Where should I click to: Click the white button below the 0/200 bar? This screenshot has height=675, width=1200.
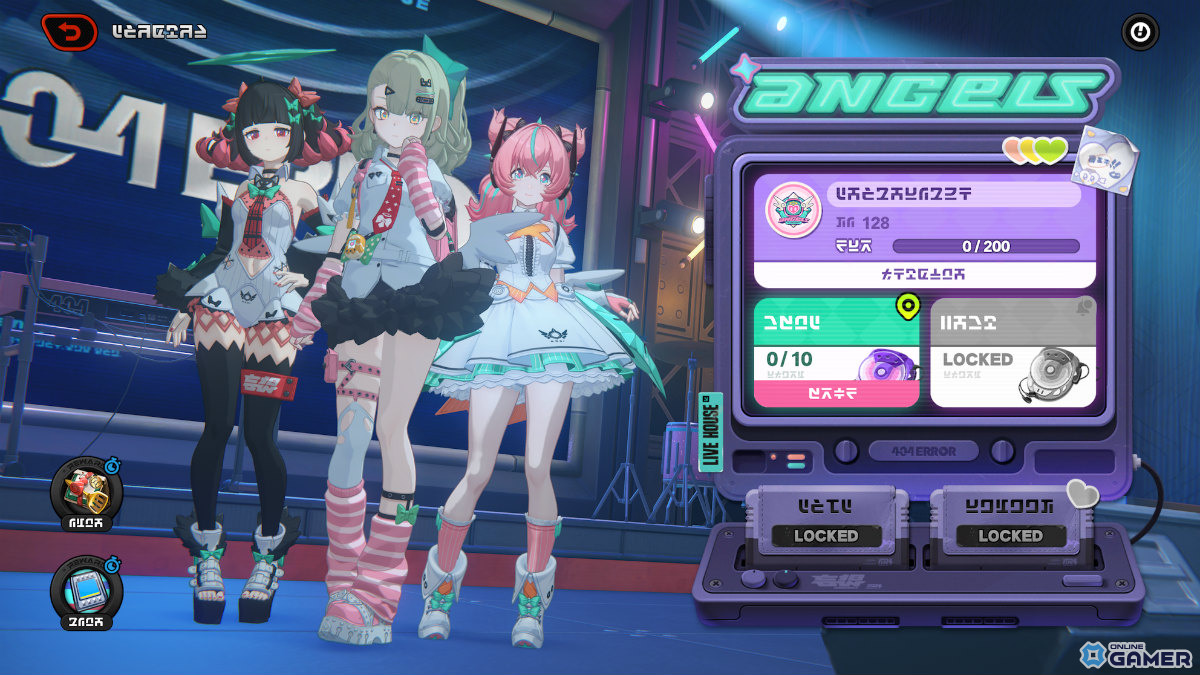pyautogui.click(x=923, y=274)
